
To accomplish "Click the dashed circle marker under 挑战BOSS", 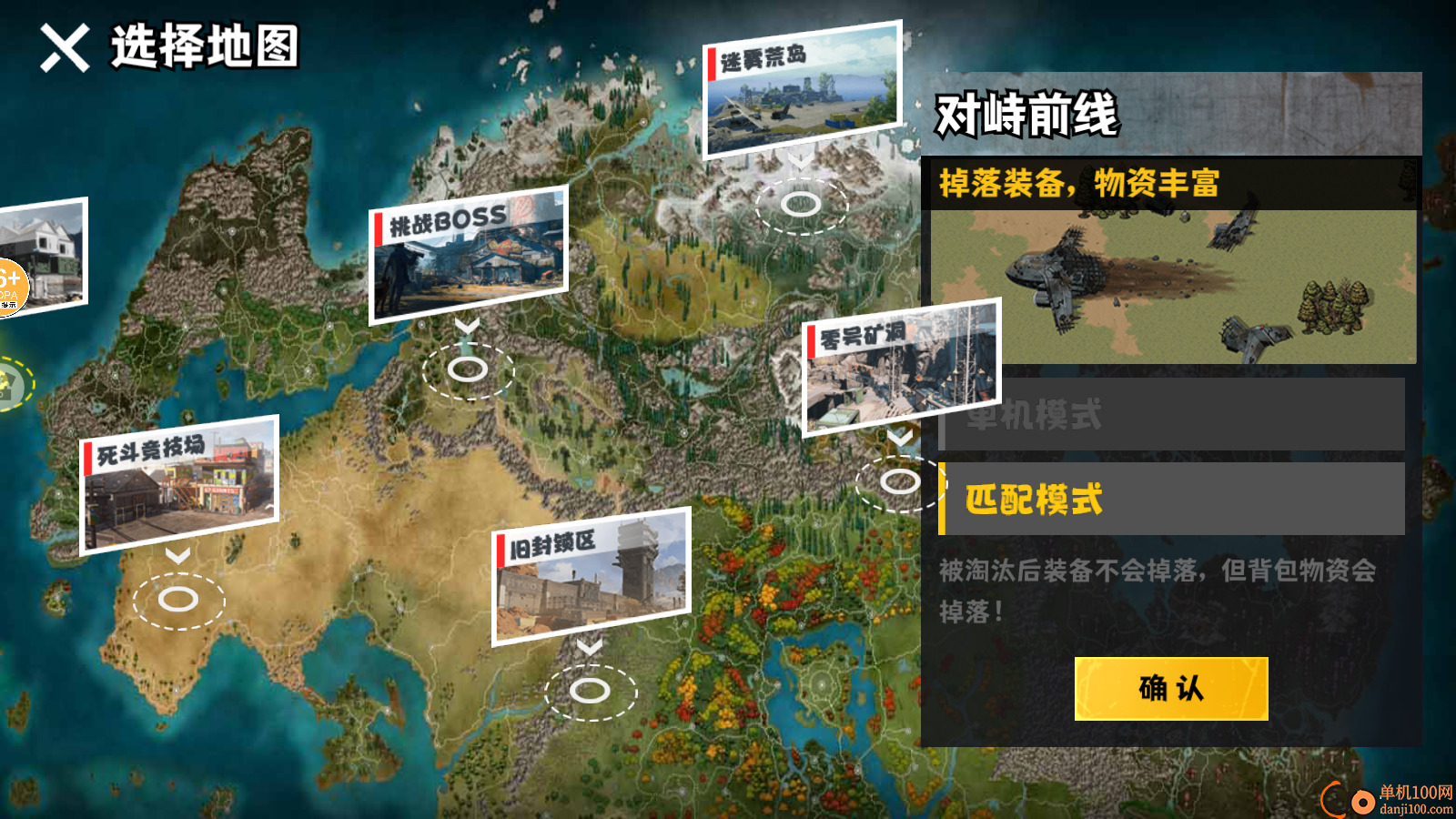I will tap(470, 368).
